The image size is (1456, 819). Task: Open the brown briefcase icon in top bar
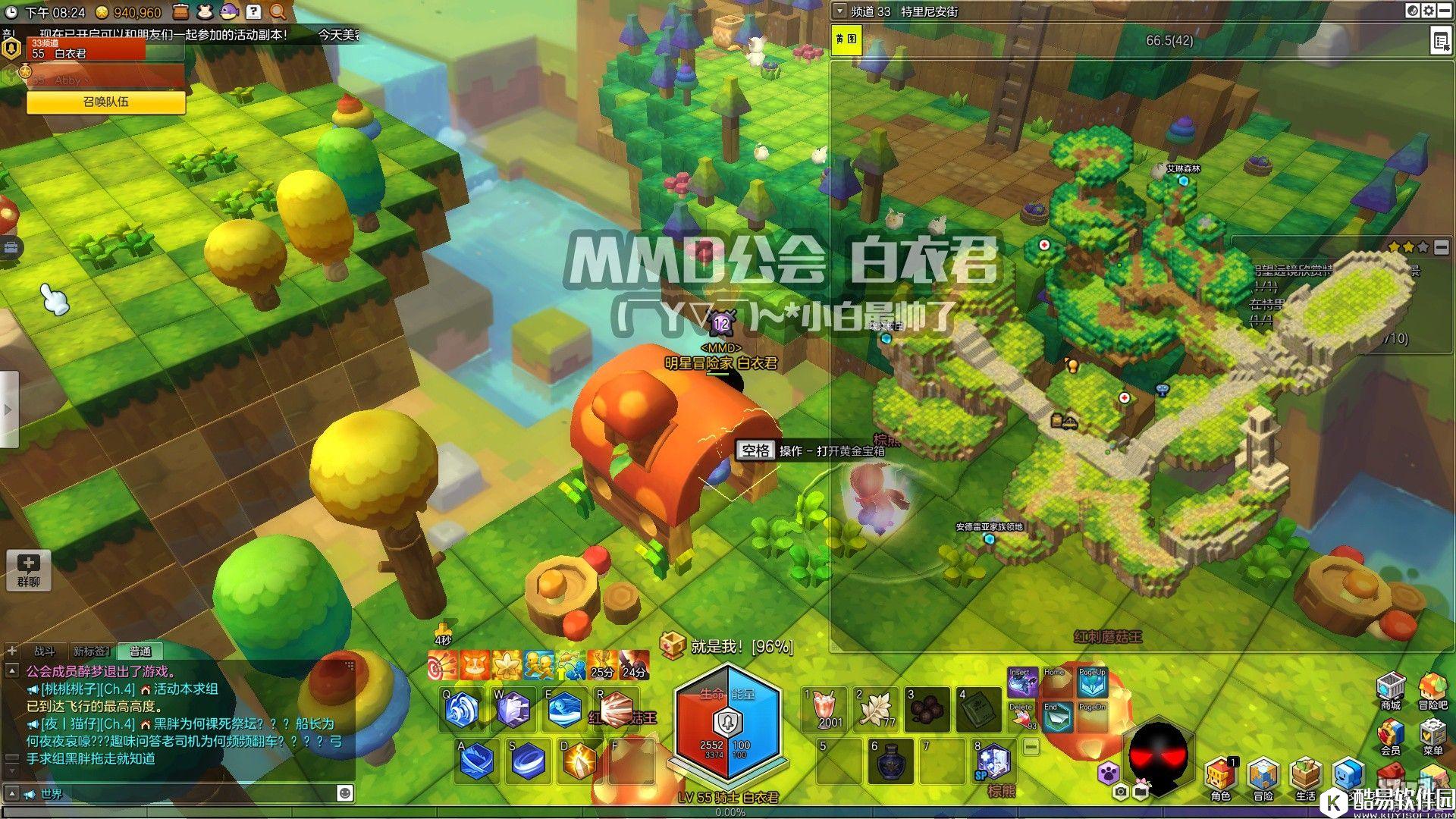[x=180, y=11]
